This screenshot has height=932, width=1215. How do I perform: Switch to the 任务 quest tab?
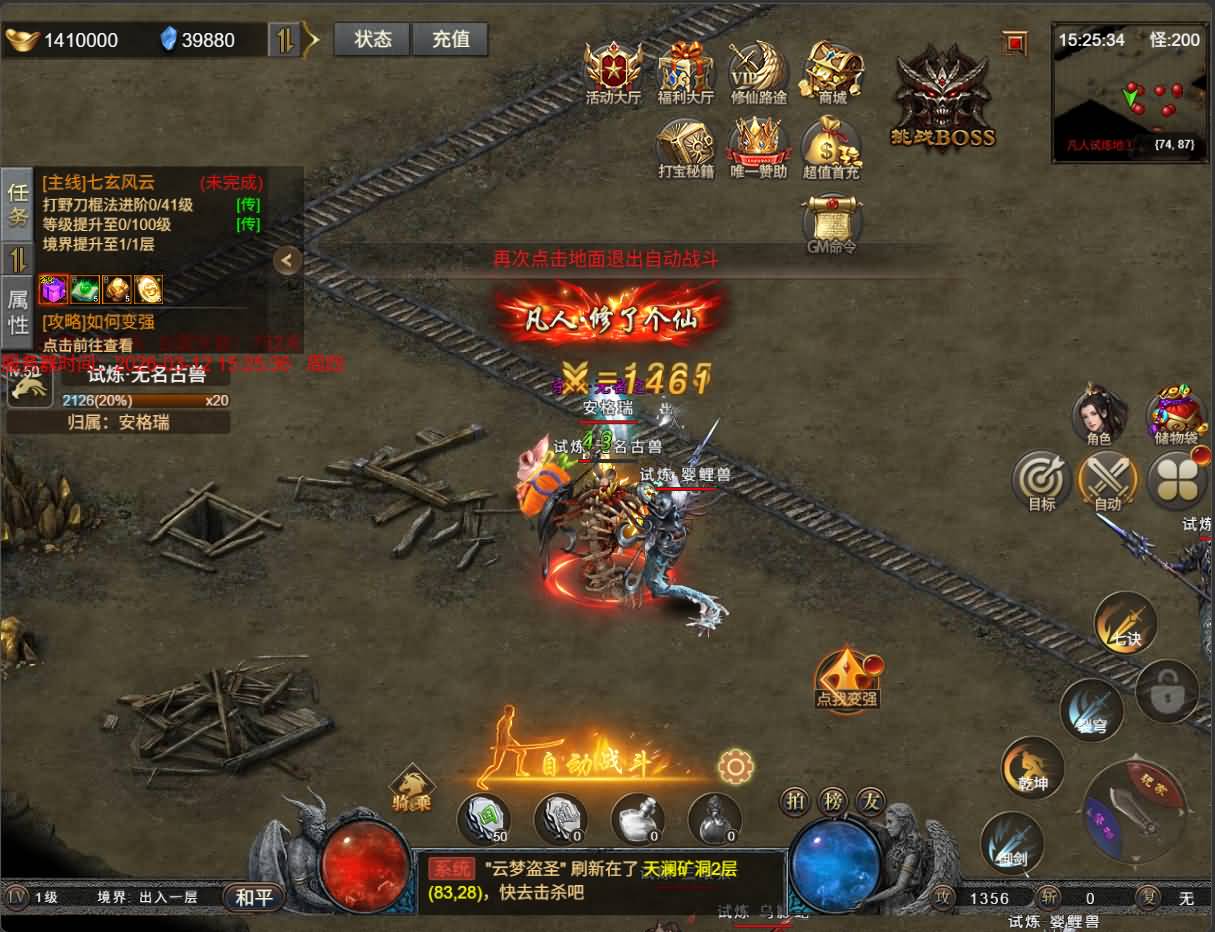pyautogui.click(x=18, y=204)
